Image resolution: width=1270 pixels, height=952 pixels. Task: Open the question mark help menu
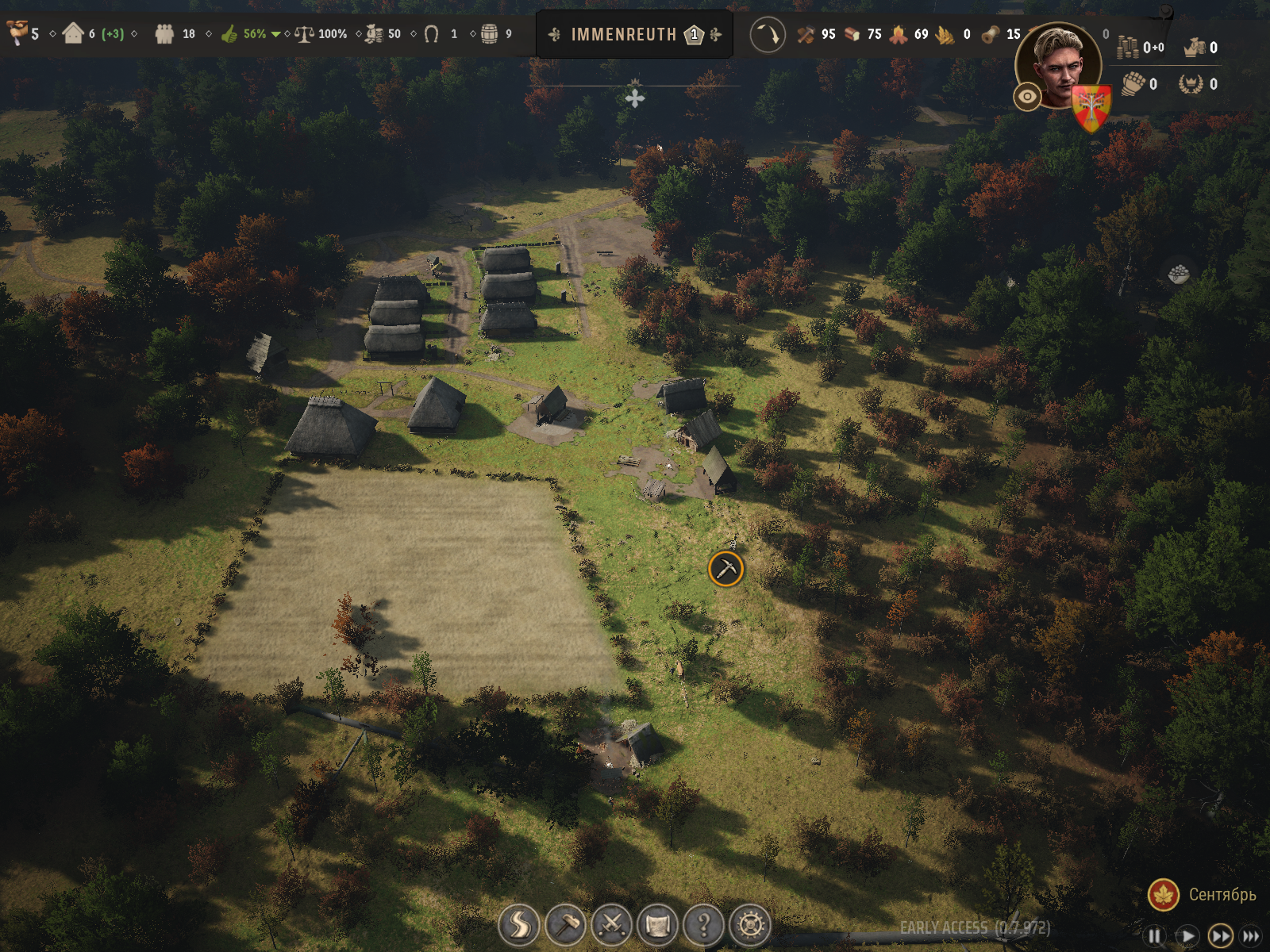tap(704, 925)
